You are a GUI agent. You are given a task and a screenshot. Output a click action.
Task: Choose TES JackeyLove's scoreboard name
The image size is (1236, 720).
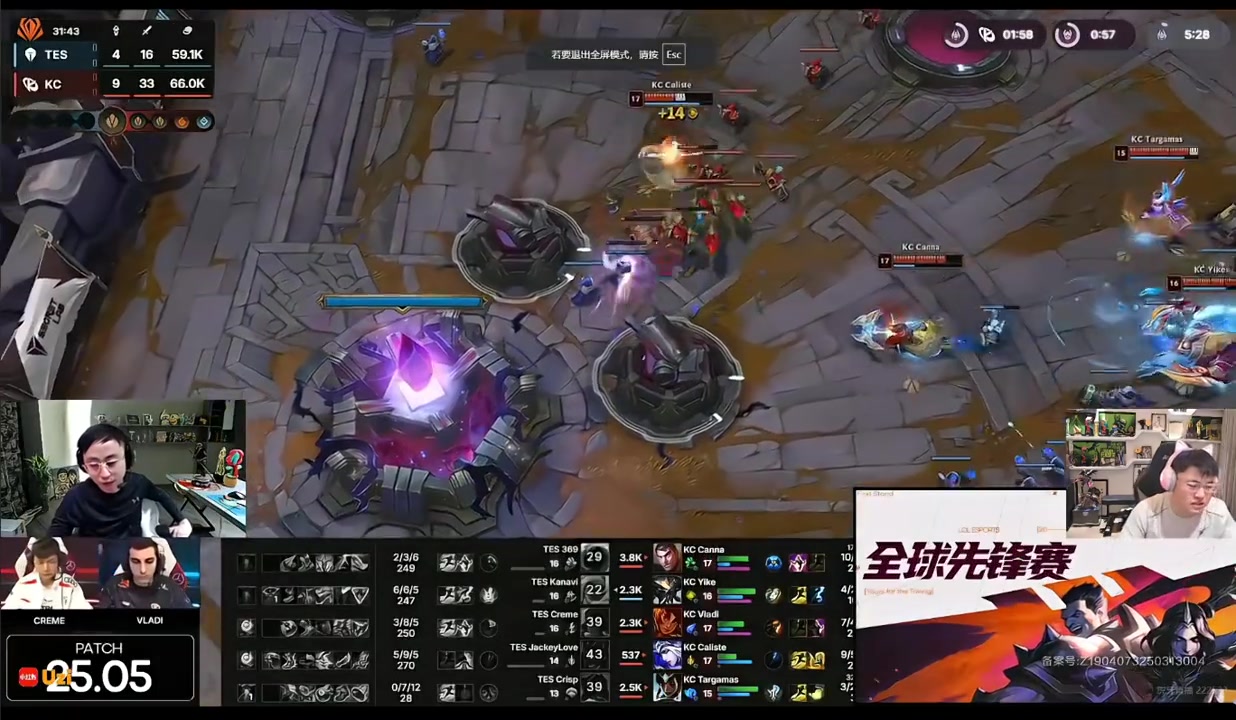click(x=544, y=647)
